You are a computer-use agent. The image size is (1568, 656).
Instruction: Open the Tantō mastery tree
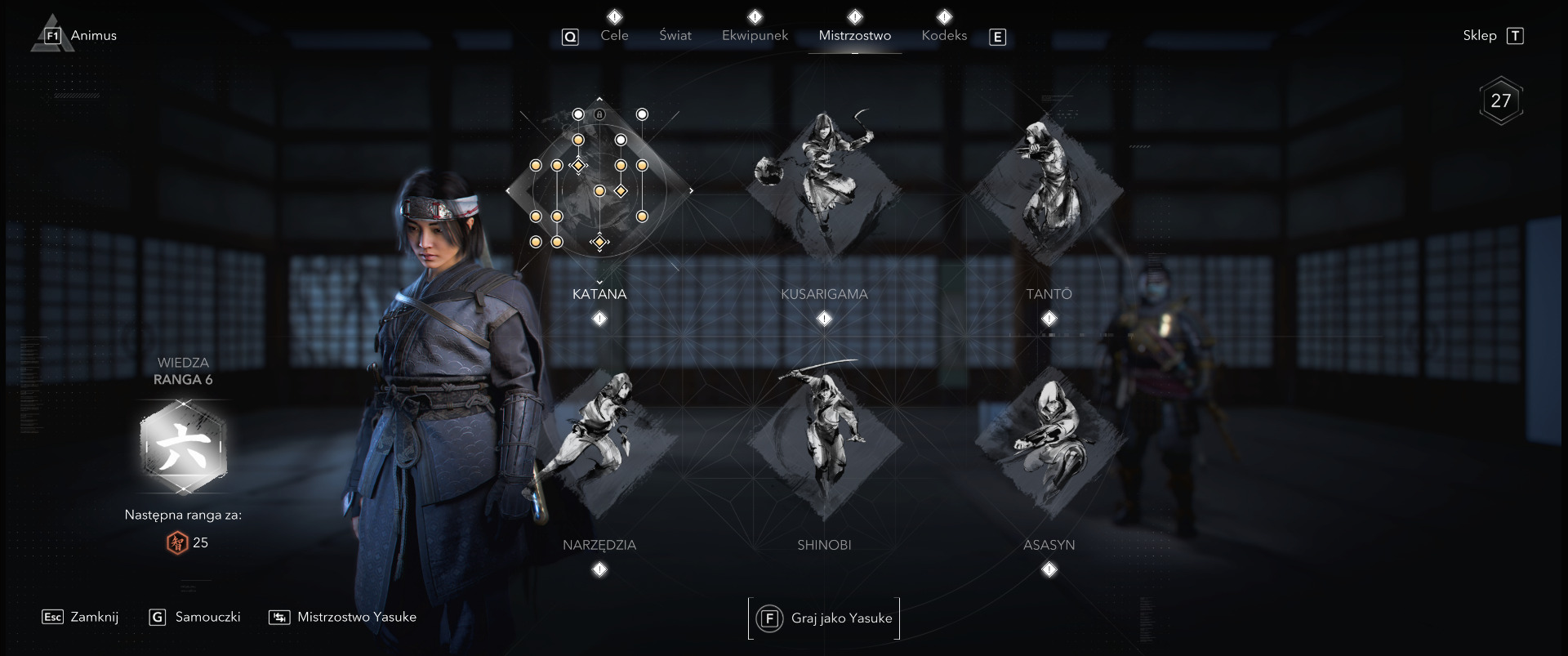tap(1049, 188)
